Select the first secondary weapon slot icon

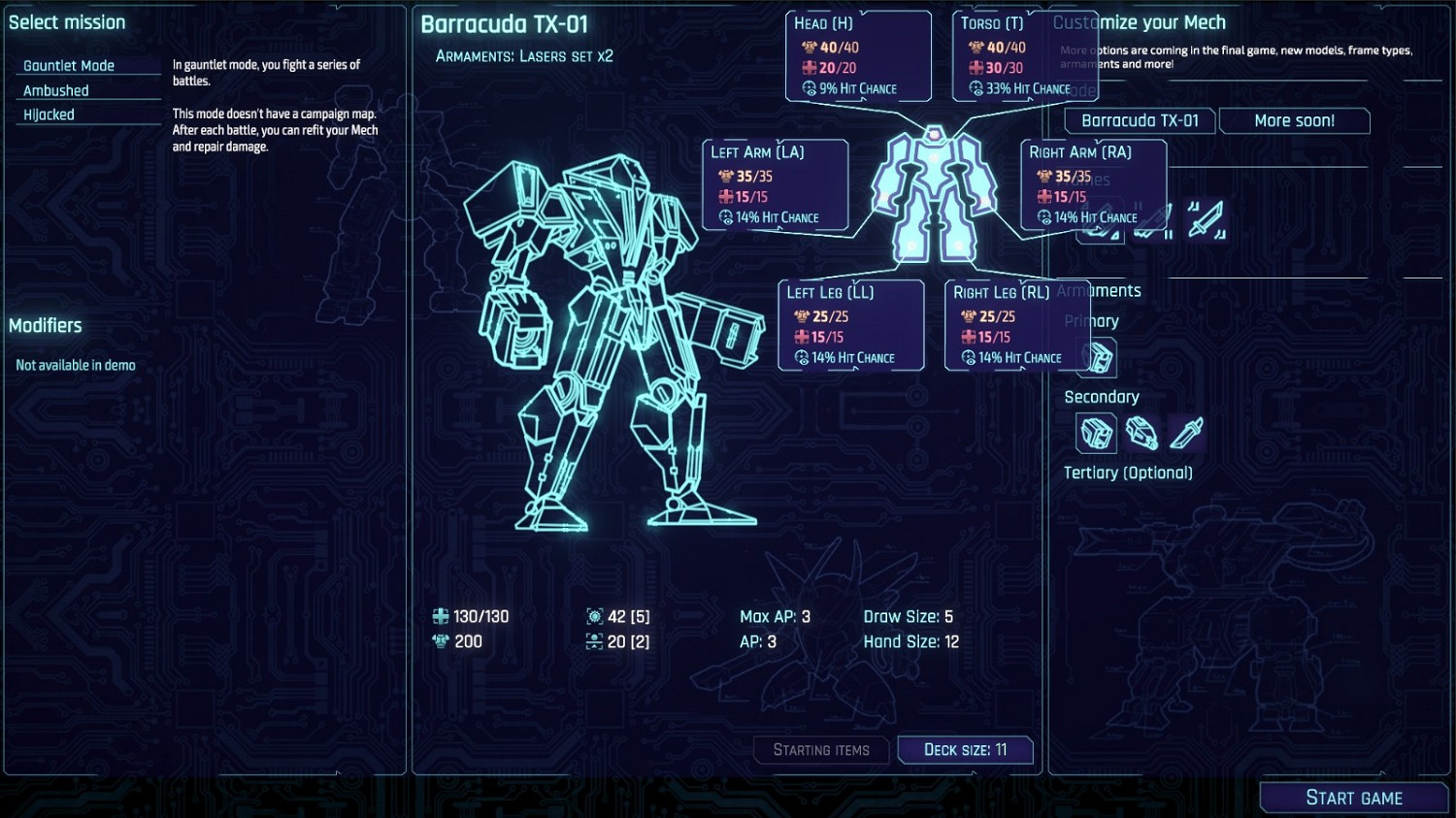1096,434
